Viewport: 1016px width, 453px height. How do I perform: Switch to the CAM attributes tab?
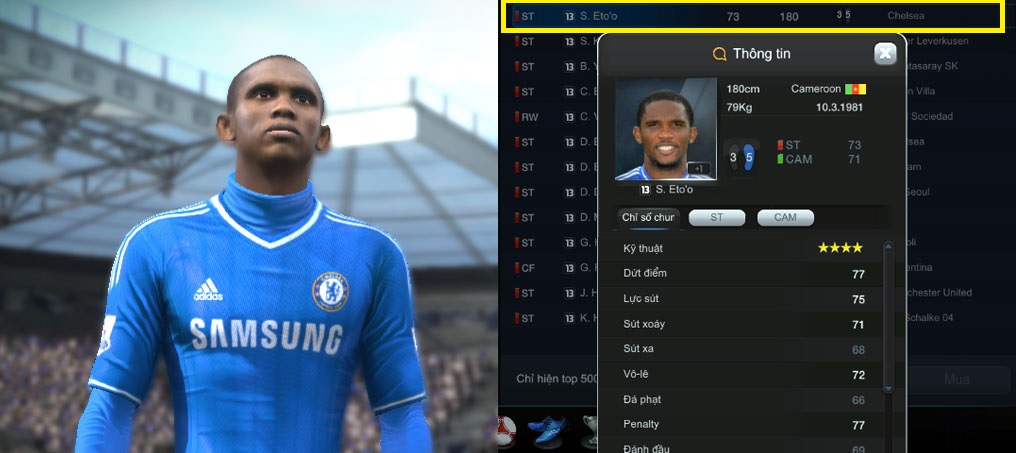point(785,217)
